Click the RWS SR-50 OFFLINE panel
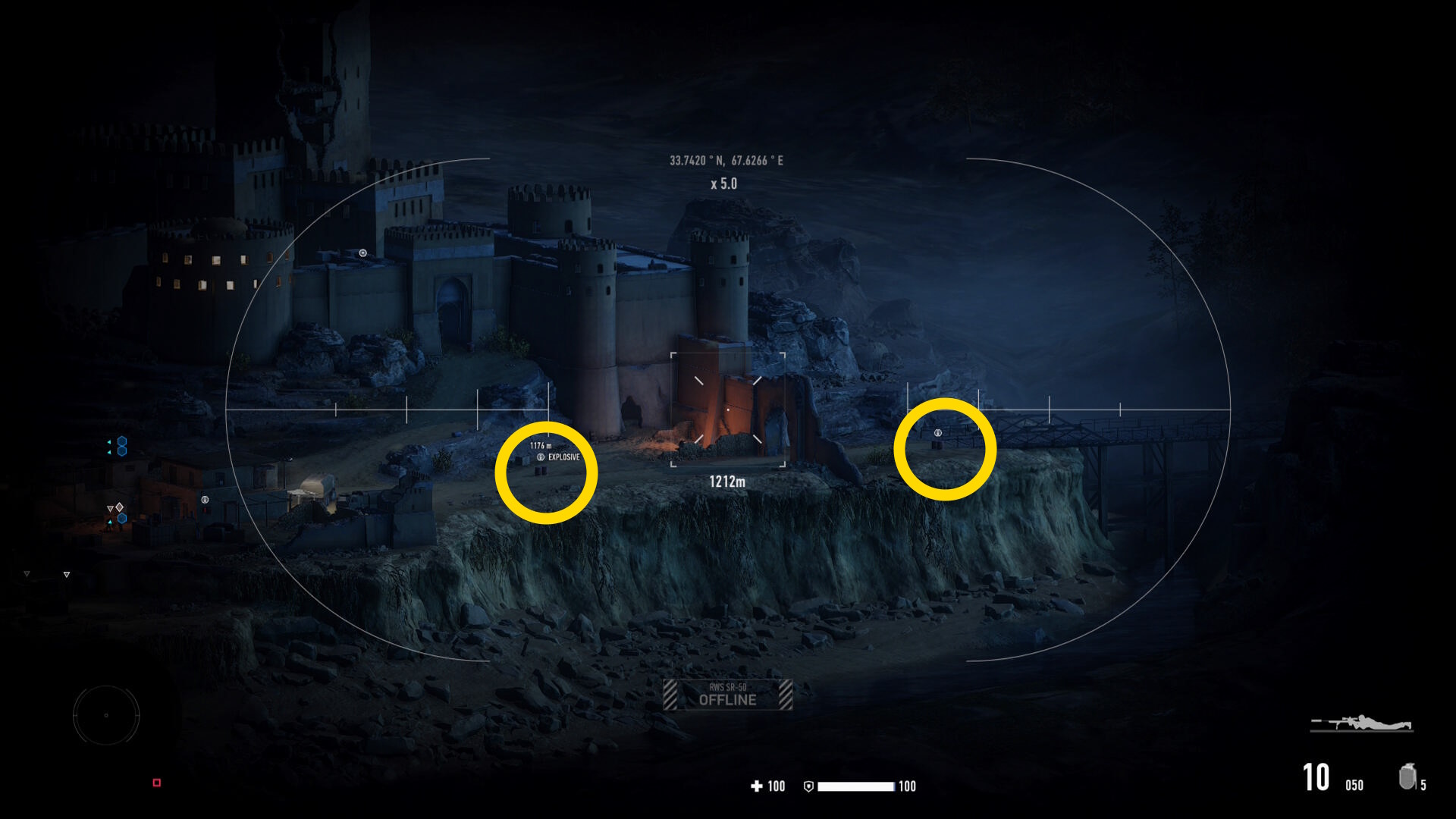The height and width of the screenshot is (819, 1456). [x=728, y=695]
